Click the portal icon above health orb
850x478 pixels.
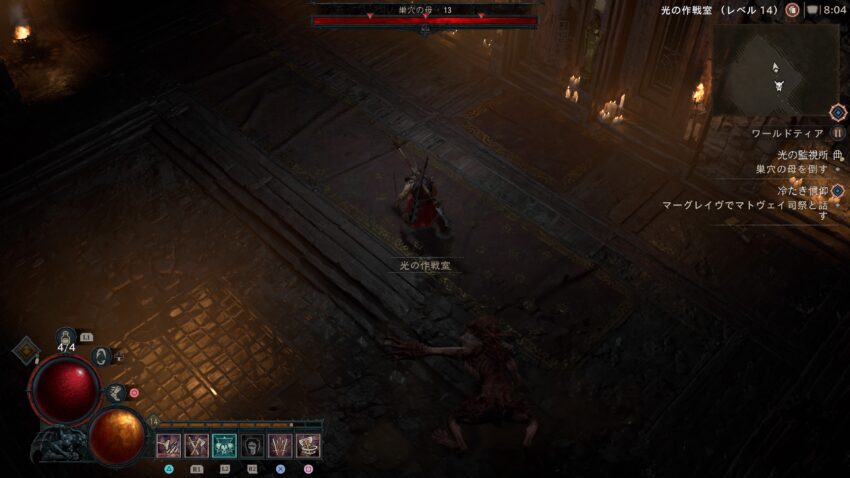pos(100,355)
